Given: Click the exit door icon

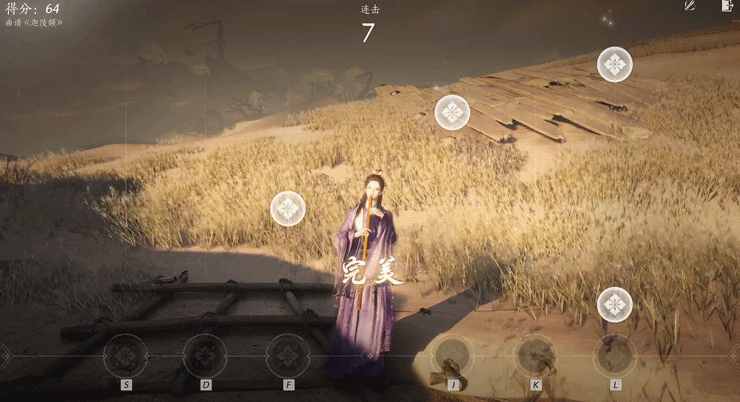Looking at the screenshot, I should 726,6.
